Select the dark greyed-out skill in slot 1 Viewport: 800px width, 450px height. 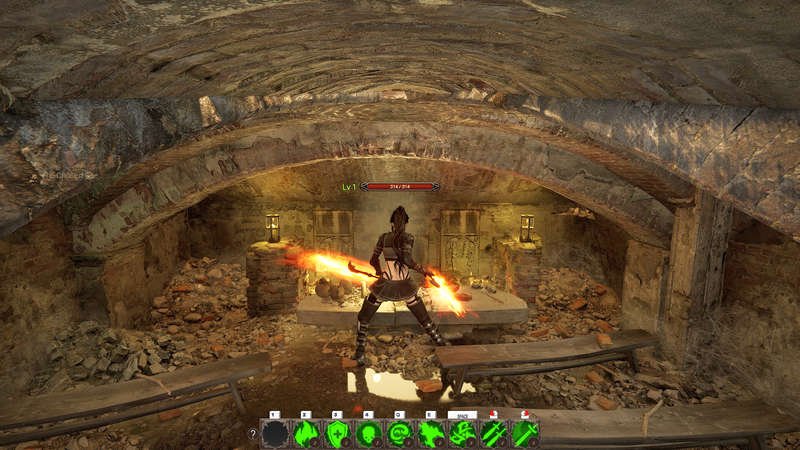pyautogui.click(x=275, y=434)
